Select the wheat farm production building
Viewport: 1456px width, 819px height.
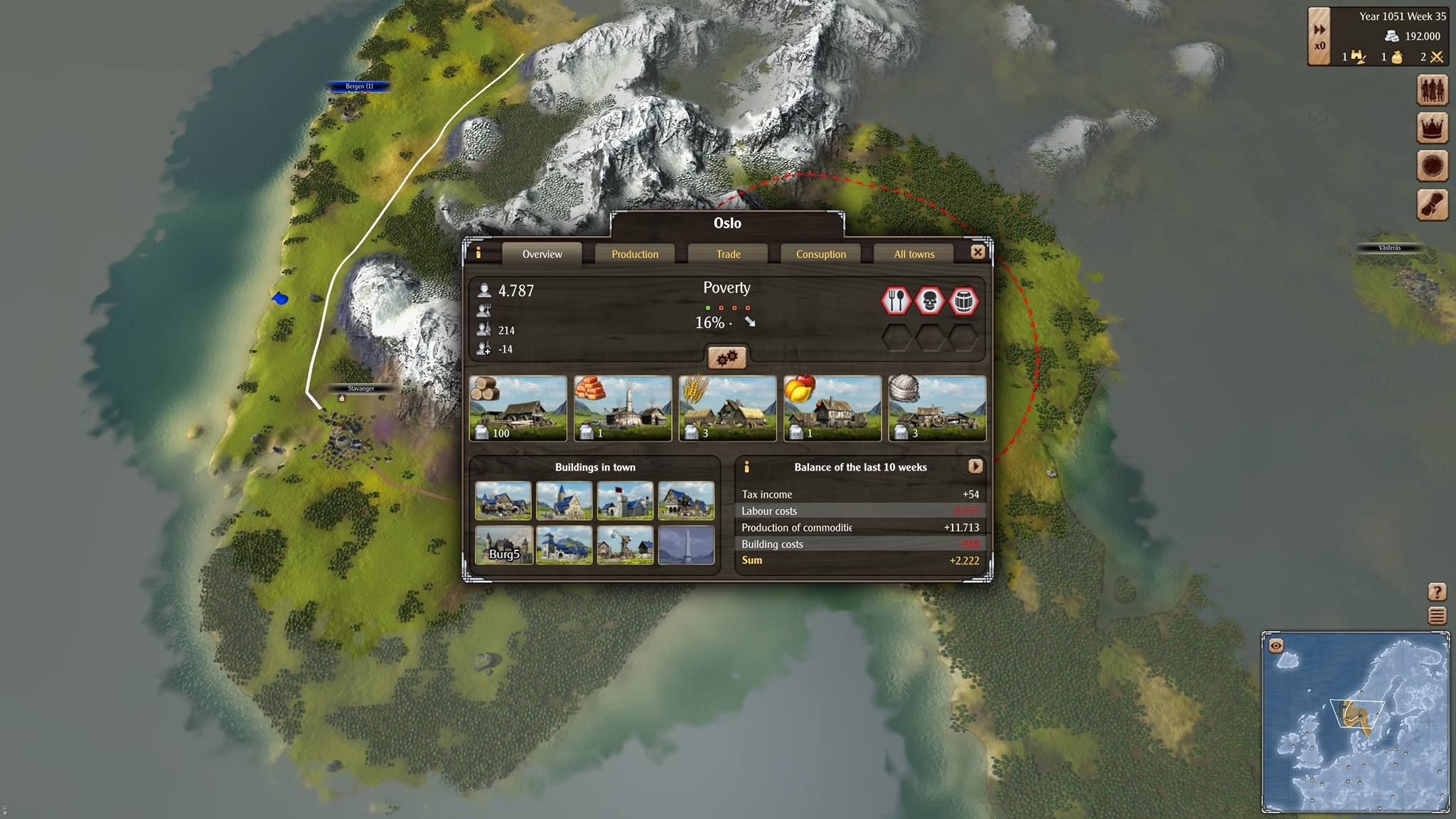[x=727, y=409]
